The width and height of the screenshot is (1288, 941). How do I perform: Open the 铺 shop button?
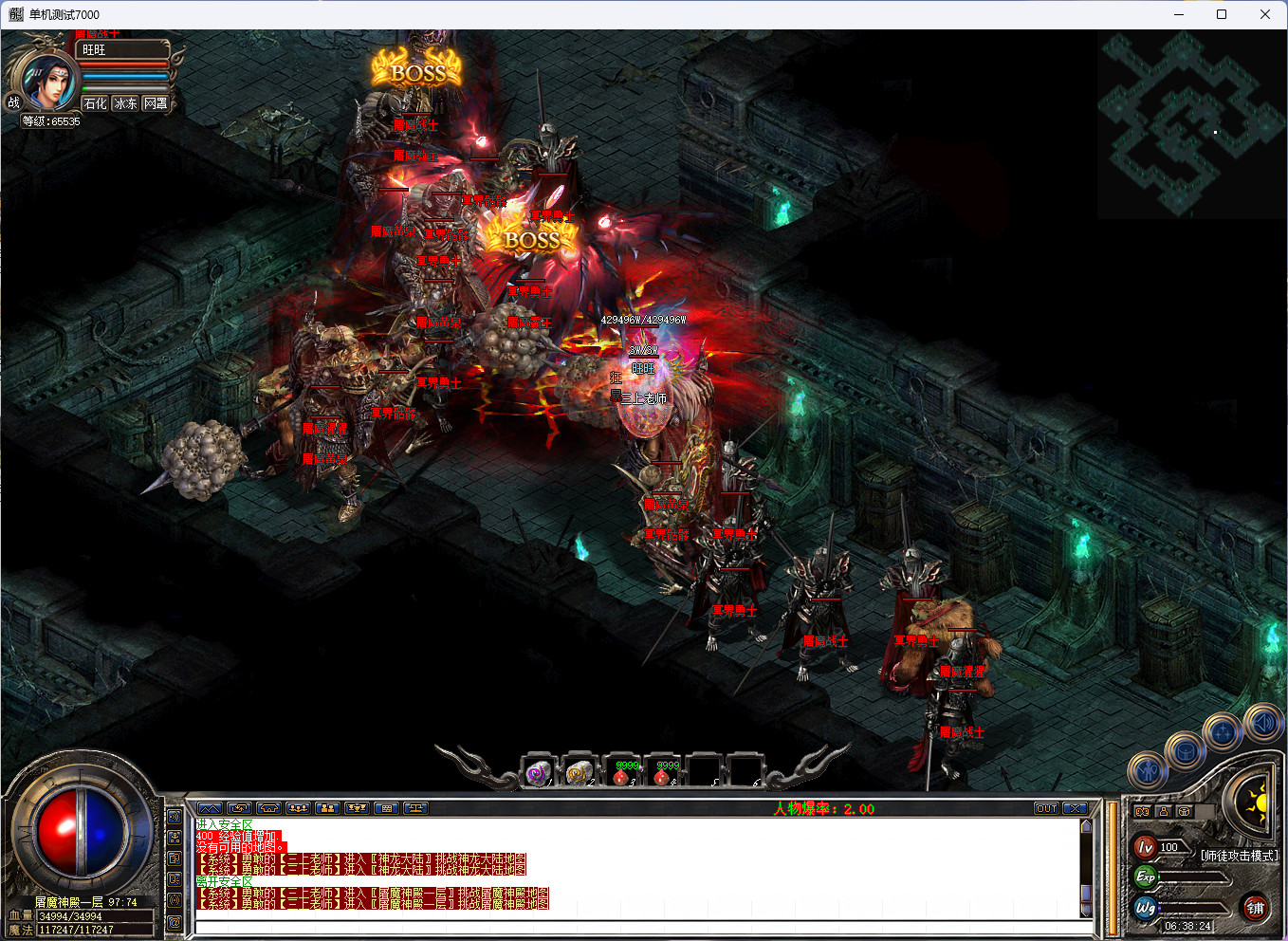(x=1255, y=908)
